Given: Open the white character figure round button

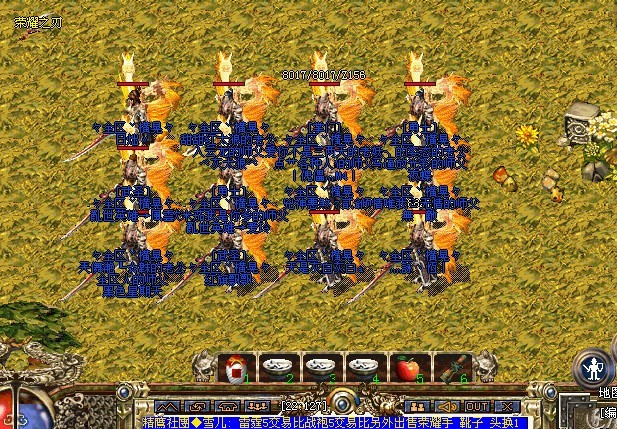Looking at the screenshot, I should coord(593,368).
